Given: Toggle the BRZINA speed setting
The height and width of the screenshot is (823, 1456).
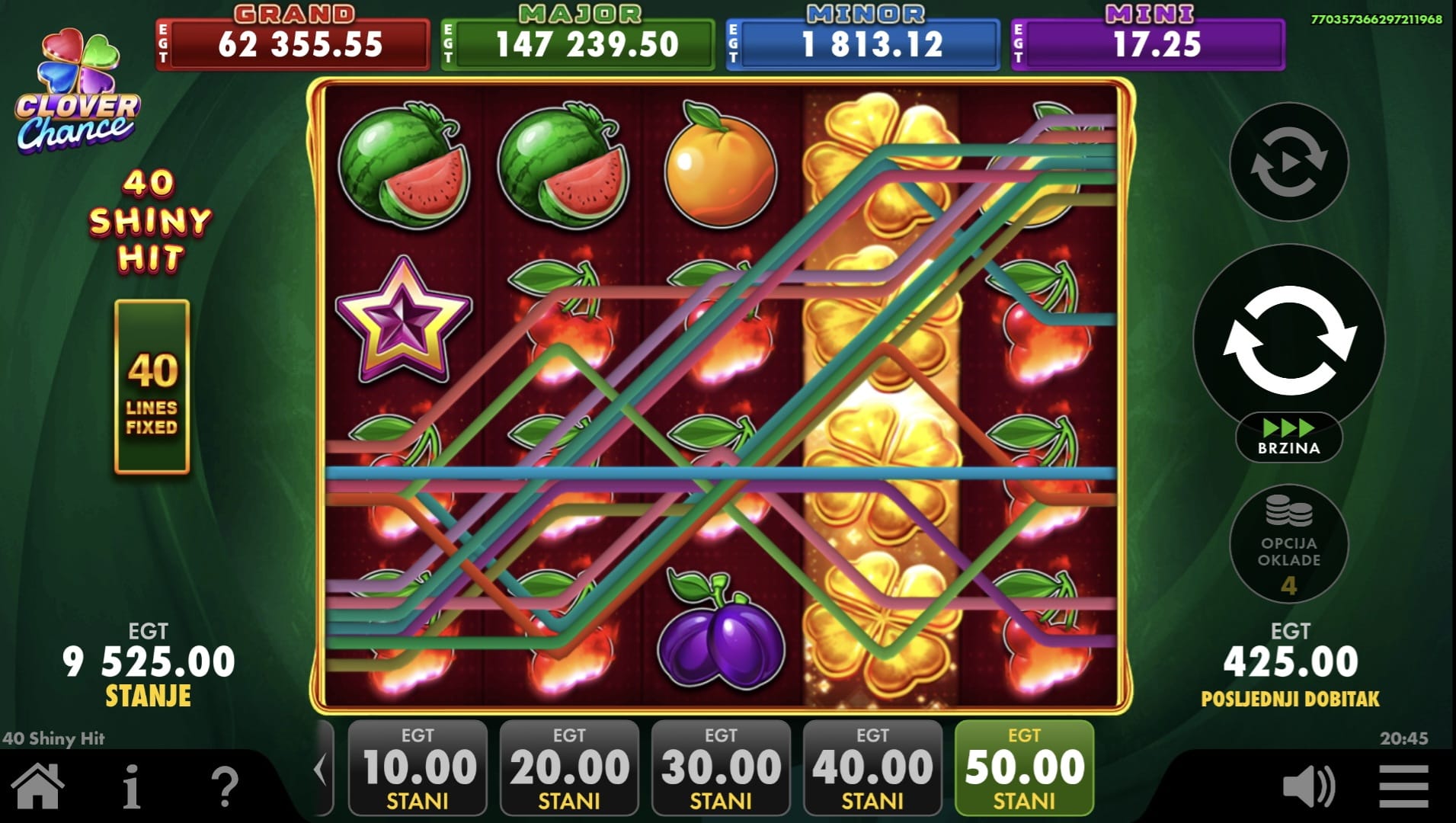Looking at the screenshot, I should point(1289,437).
